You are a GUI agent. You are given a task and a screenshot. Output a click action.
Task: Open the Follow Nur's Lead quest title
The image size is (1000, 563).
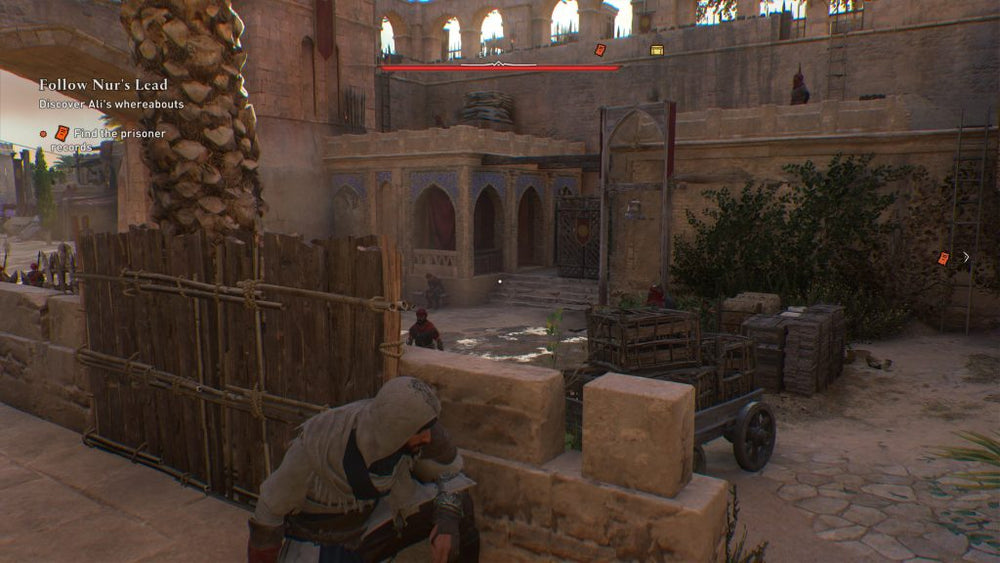pyautogui.click(x=103, y=85)
